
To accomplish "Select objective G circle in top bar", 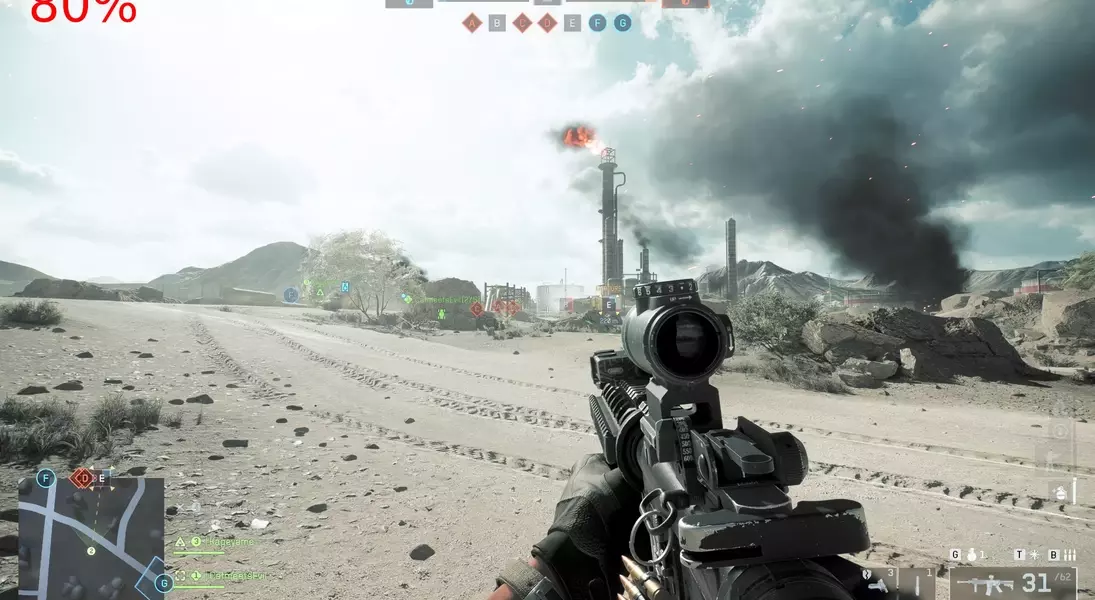I will point(622,23).
